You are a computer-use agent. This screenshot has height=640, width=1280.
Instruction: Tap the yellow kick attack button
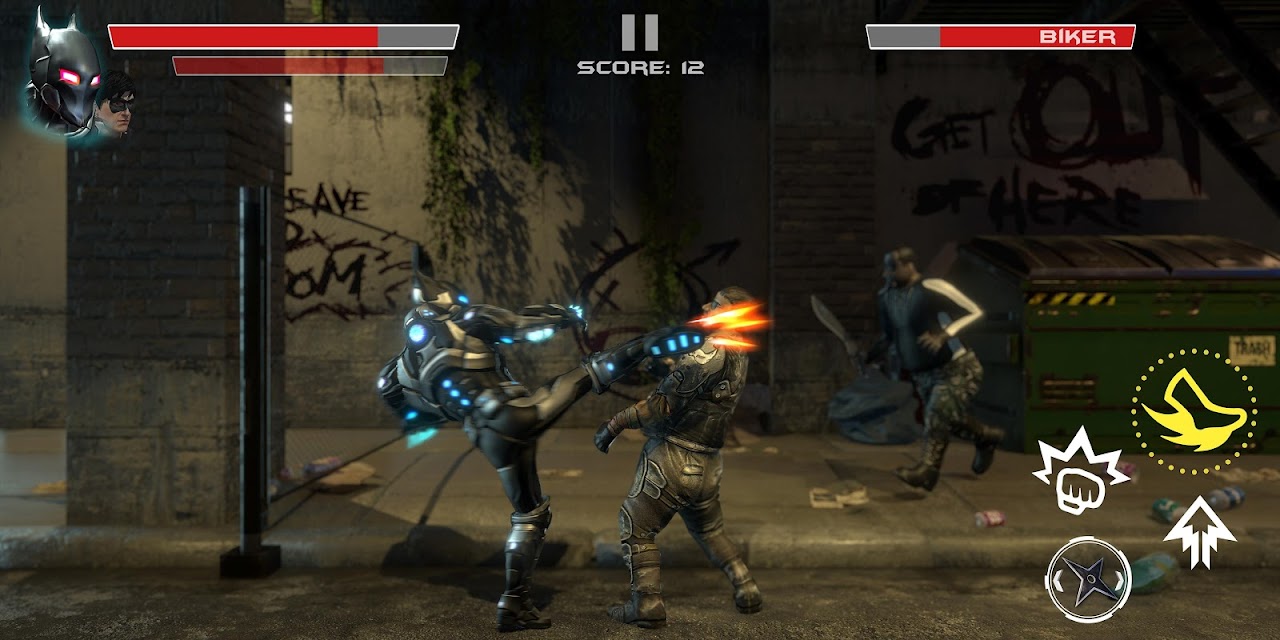[x=1195, y=412]
